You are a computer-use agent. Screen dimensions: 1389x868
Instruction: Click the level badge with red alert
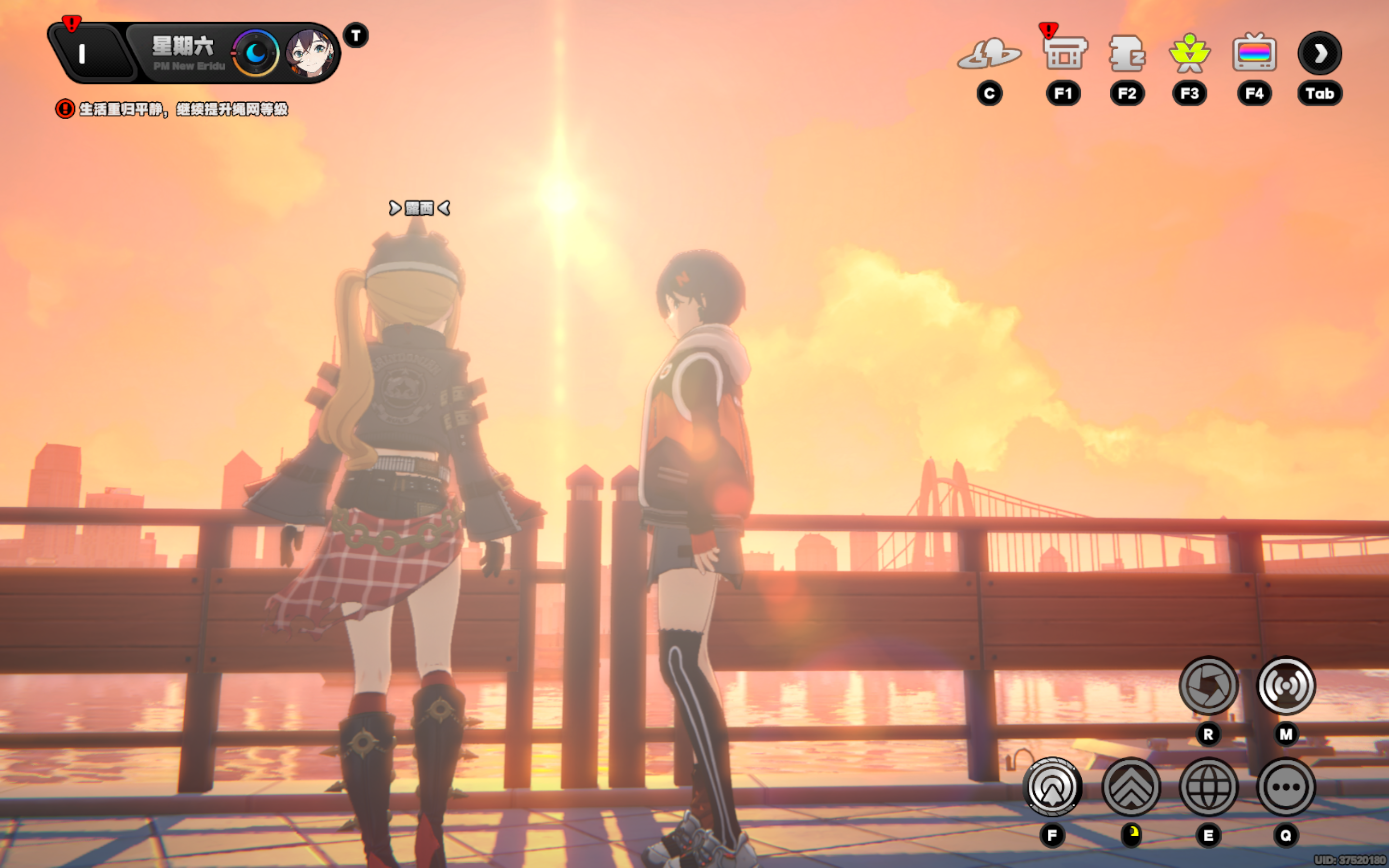pyautogui.click(x=86, y=54)
